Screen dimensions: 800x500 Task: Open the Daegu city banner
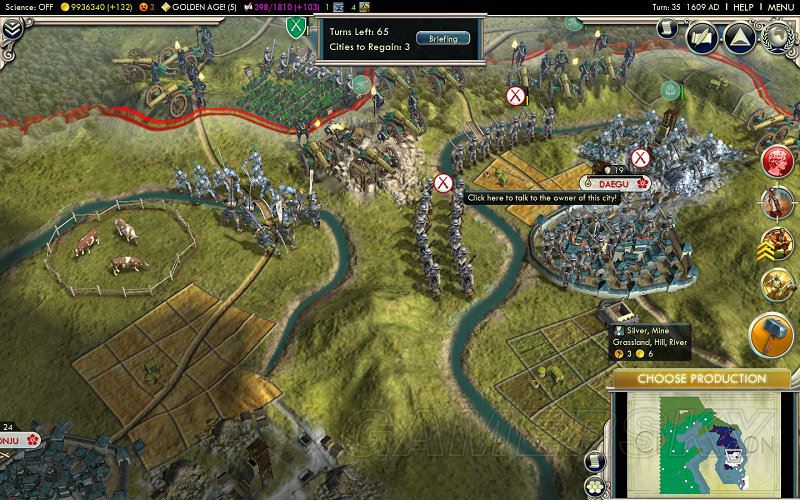[612, 183]
